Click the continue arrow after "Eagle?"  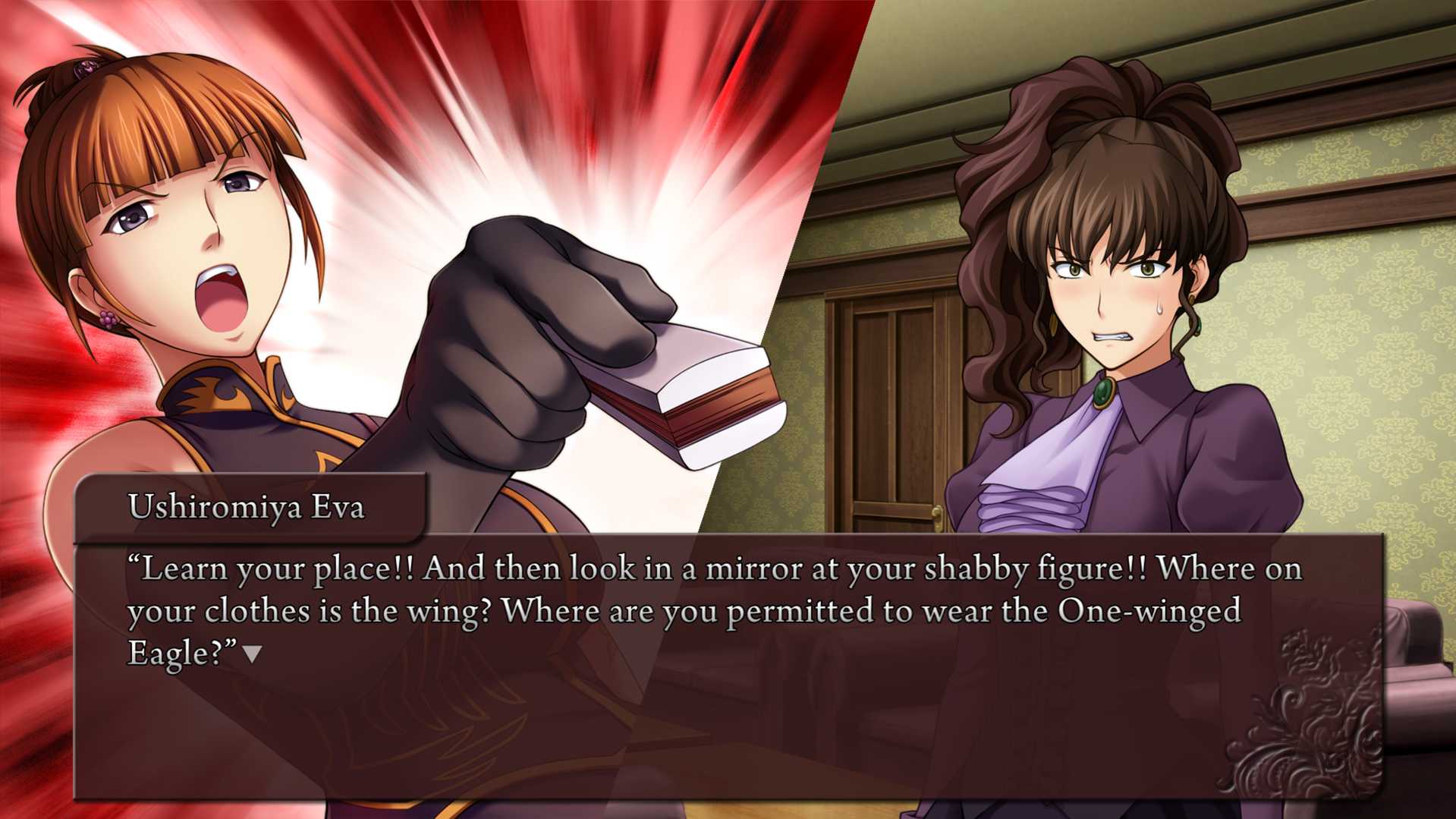click(252, 654)
